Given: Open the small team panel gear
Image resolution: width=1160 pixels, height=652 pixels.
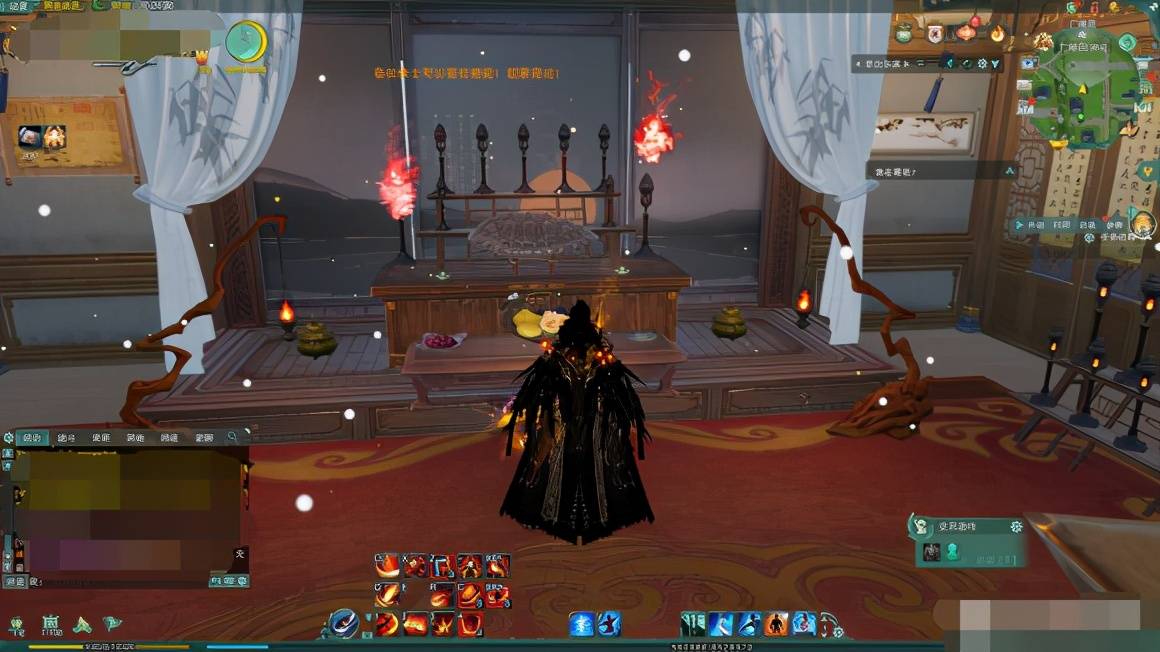Looking at the screenshot, I should pos(1016,526).
